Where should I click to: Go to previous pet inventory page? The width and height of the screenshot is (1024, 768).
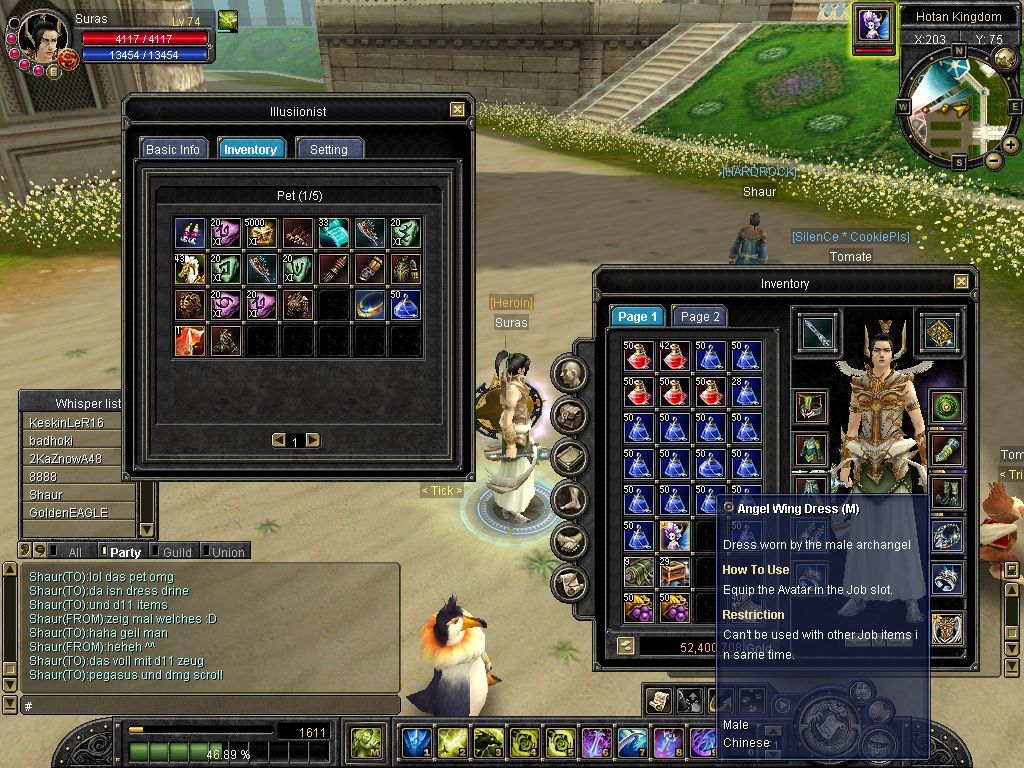point(278,440)
